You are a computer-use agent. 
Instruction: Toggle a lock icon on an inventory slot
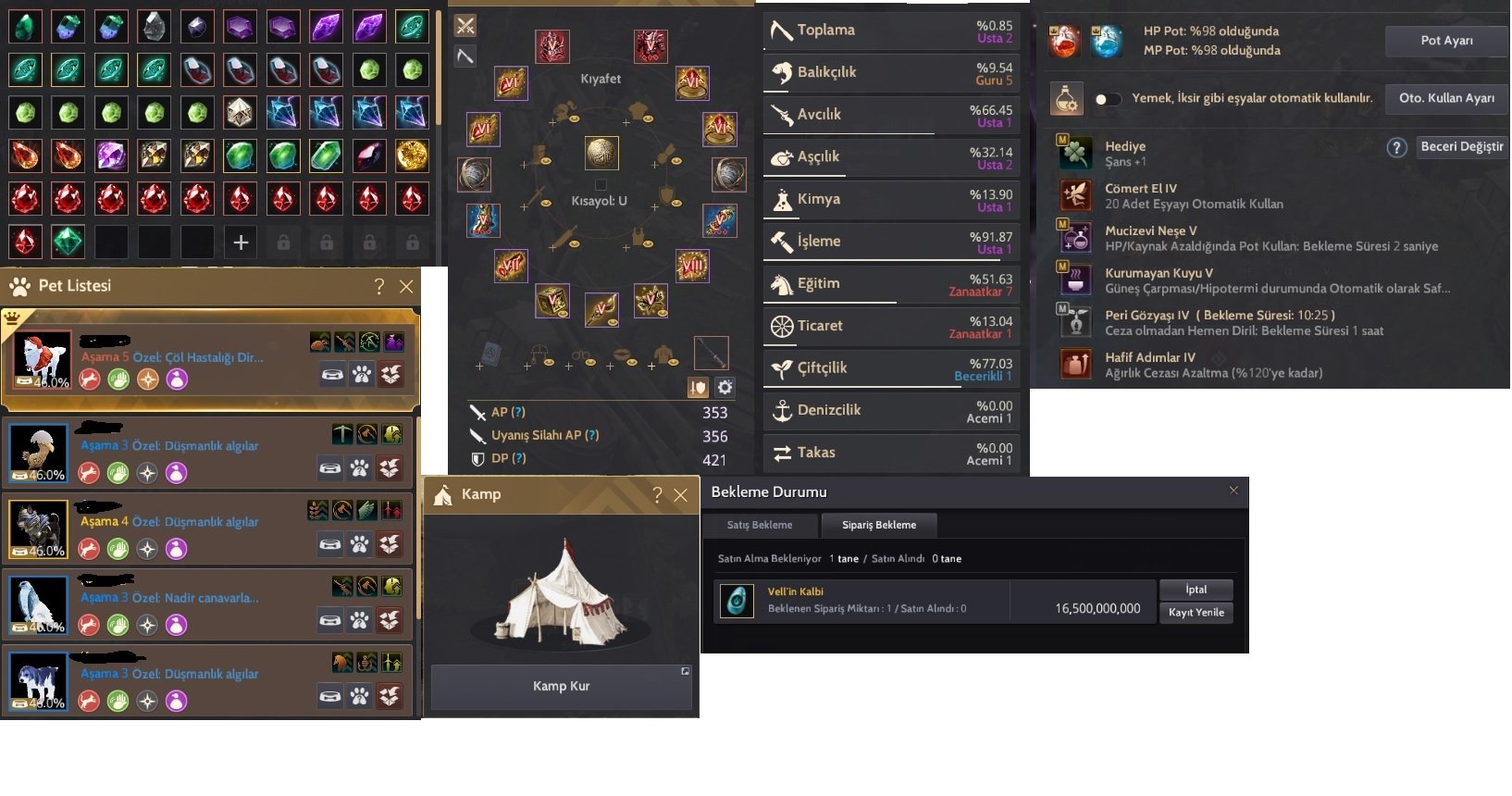283,243
